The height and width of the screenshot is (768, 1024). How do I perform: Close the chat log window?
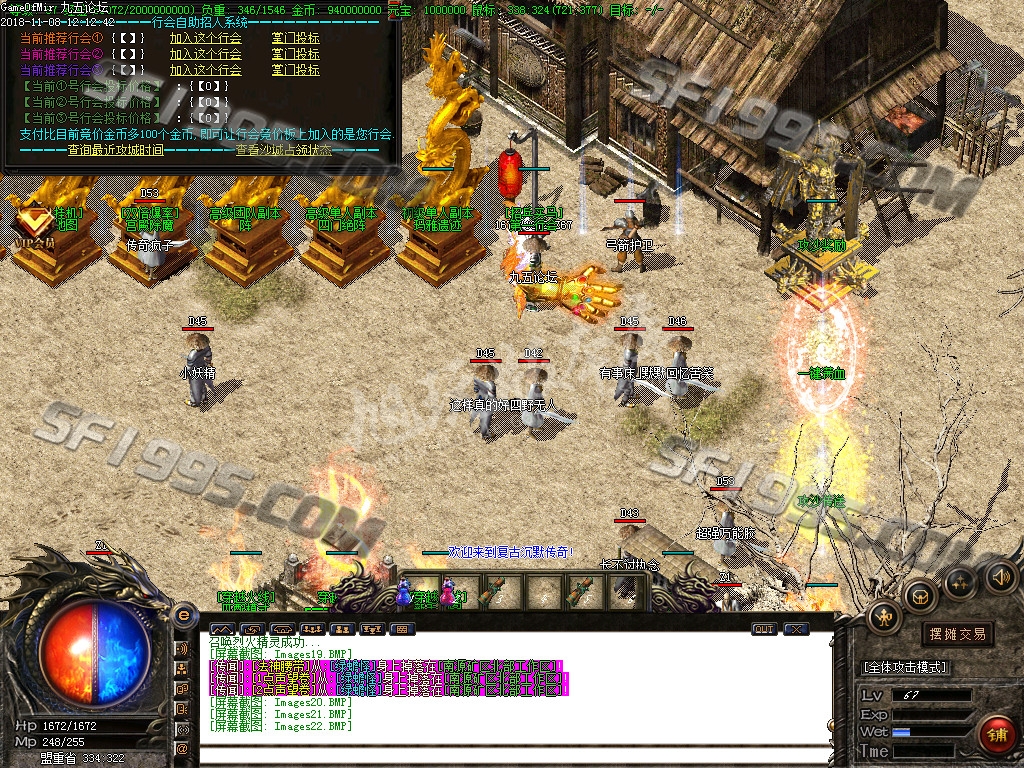point(796,629)
